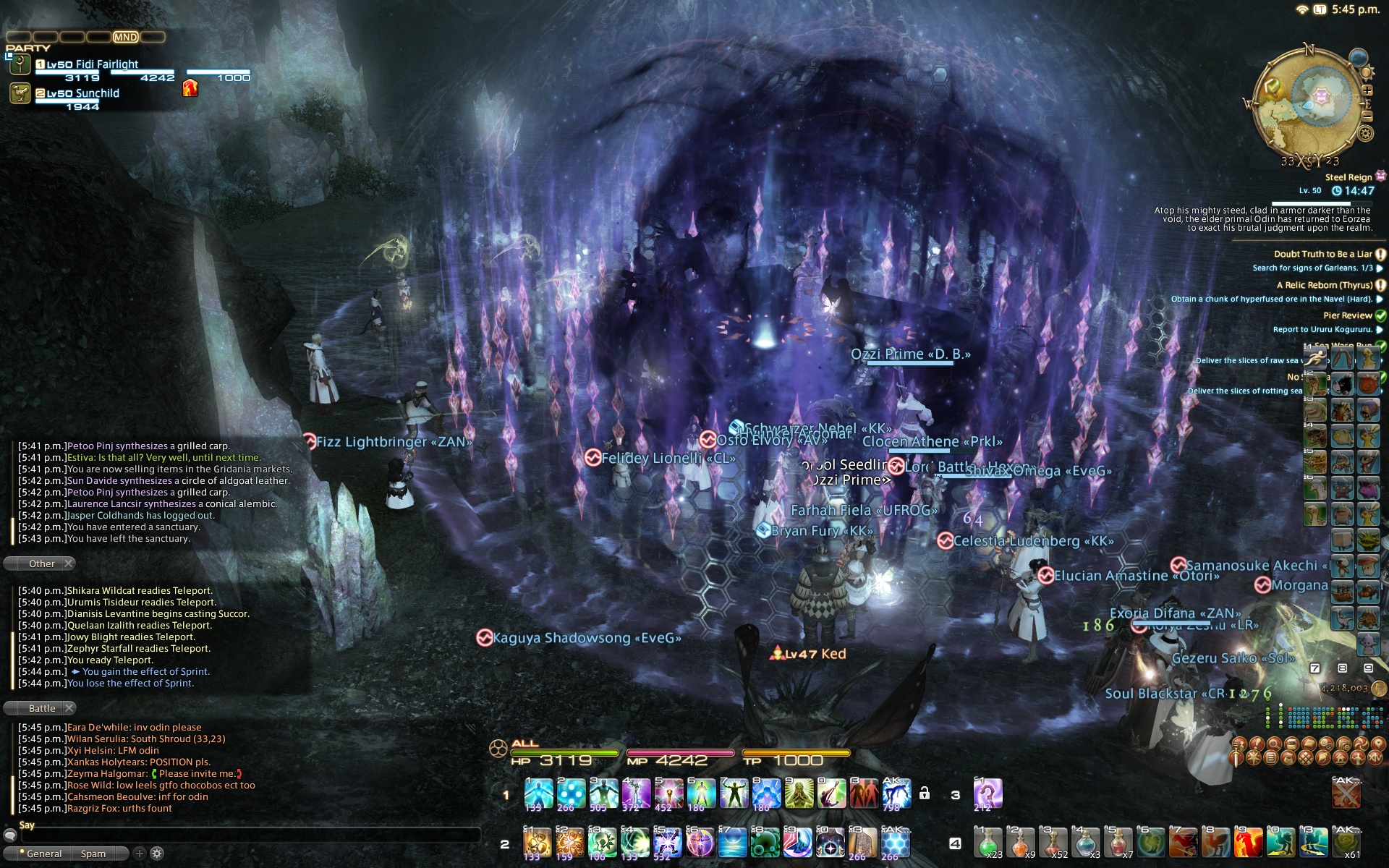Viewport: 1389px width, 868px height.
Task: Open the 'A Relic Reborn (Thyrus)' quest entry
Action: [1324, 285]
